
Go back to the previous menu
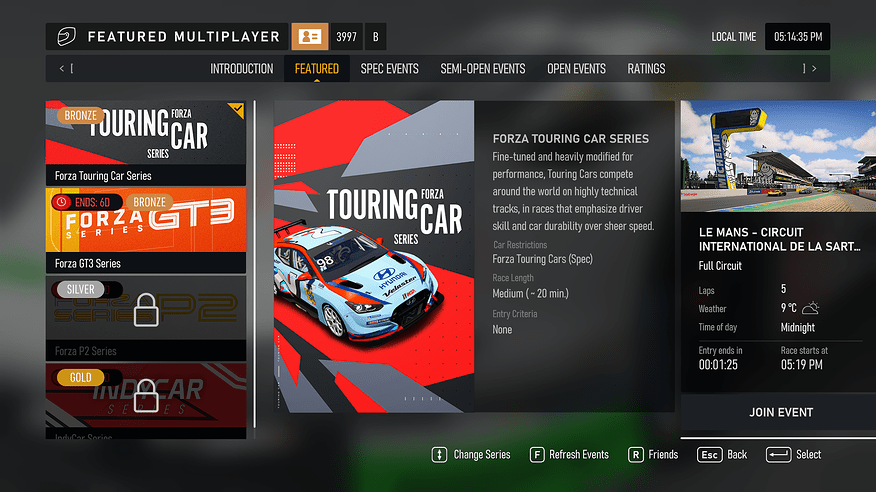point(722,455)
